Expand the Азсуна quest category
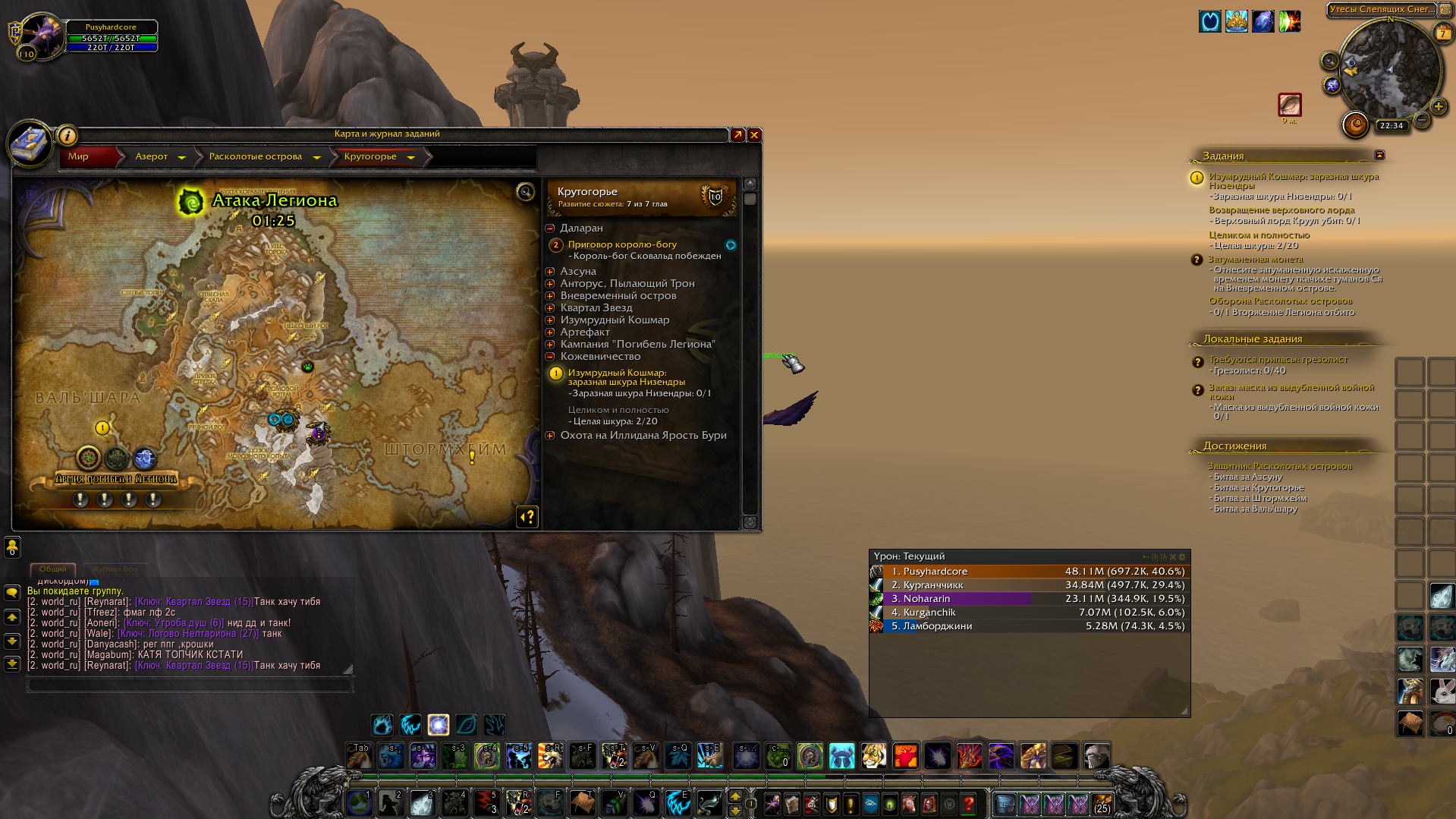The height and width of the screenshot is (819, 1456). point(550,271)
